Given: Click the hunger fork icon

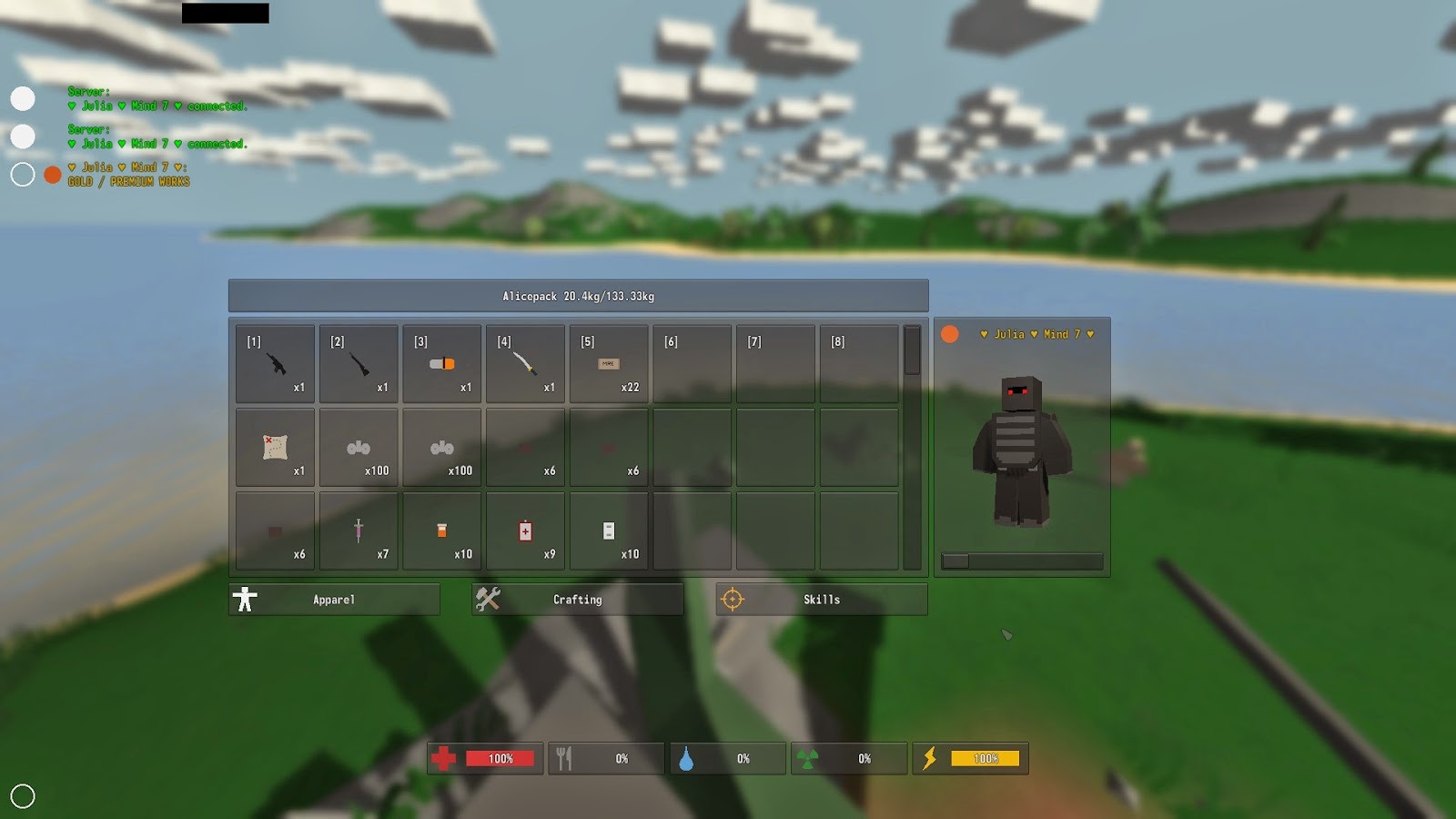Looking at the screenshot, I should (x=569, y=757).
